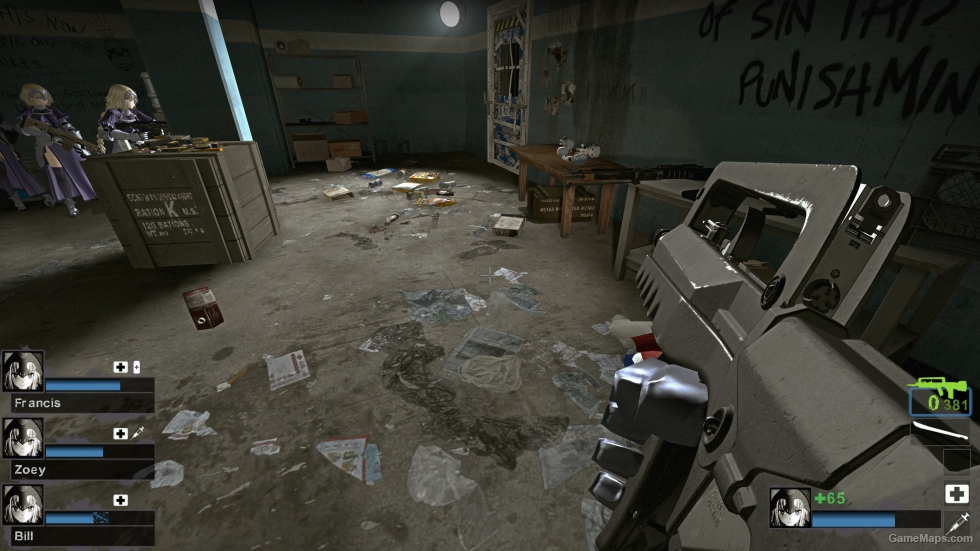Click Francis's teammate portrait
This screenshot has width=980, height=551.
click(x=22, y=371)
